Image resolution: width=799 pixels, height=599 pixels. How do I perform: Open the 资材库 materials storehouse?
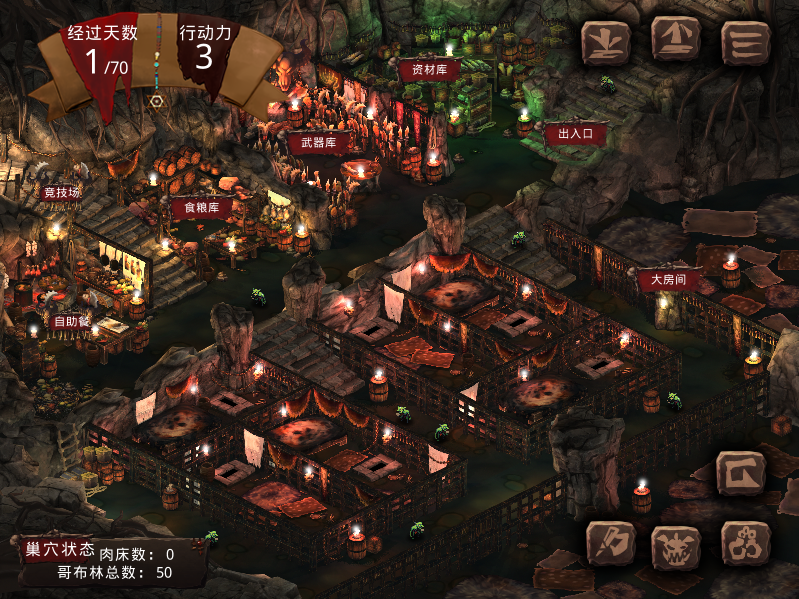429,69
